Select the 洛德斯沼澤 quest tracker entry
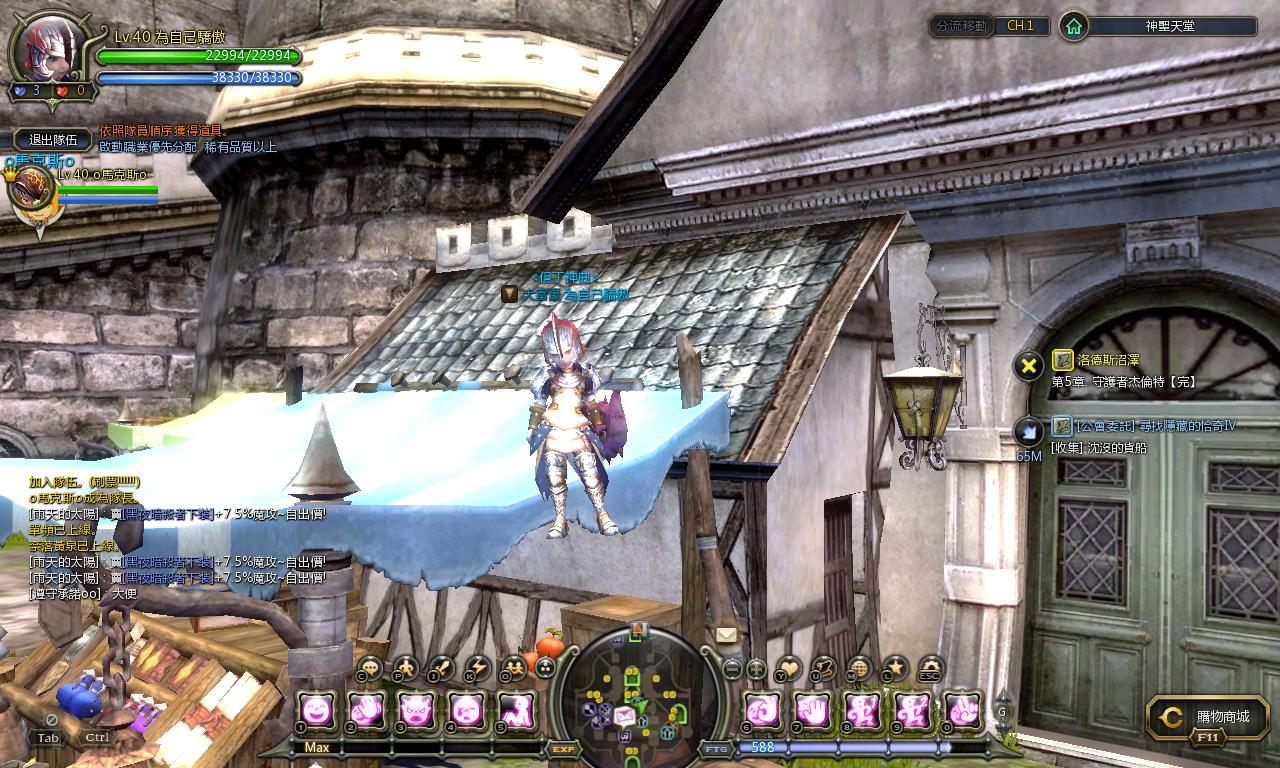 point(1095,360)
